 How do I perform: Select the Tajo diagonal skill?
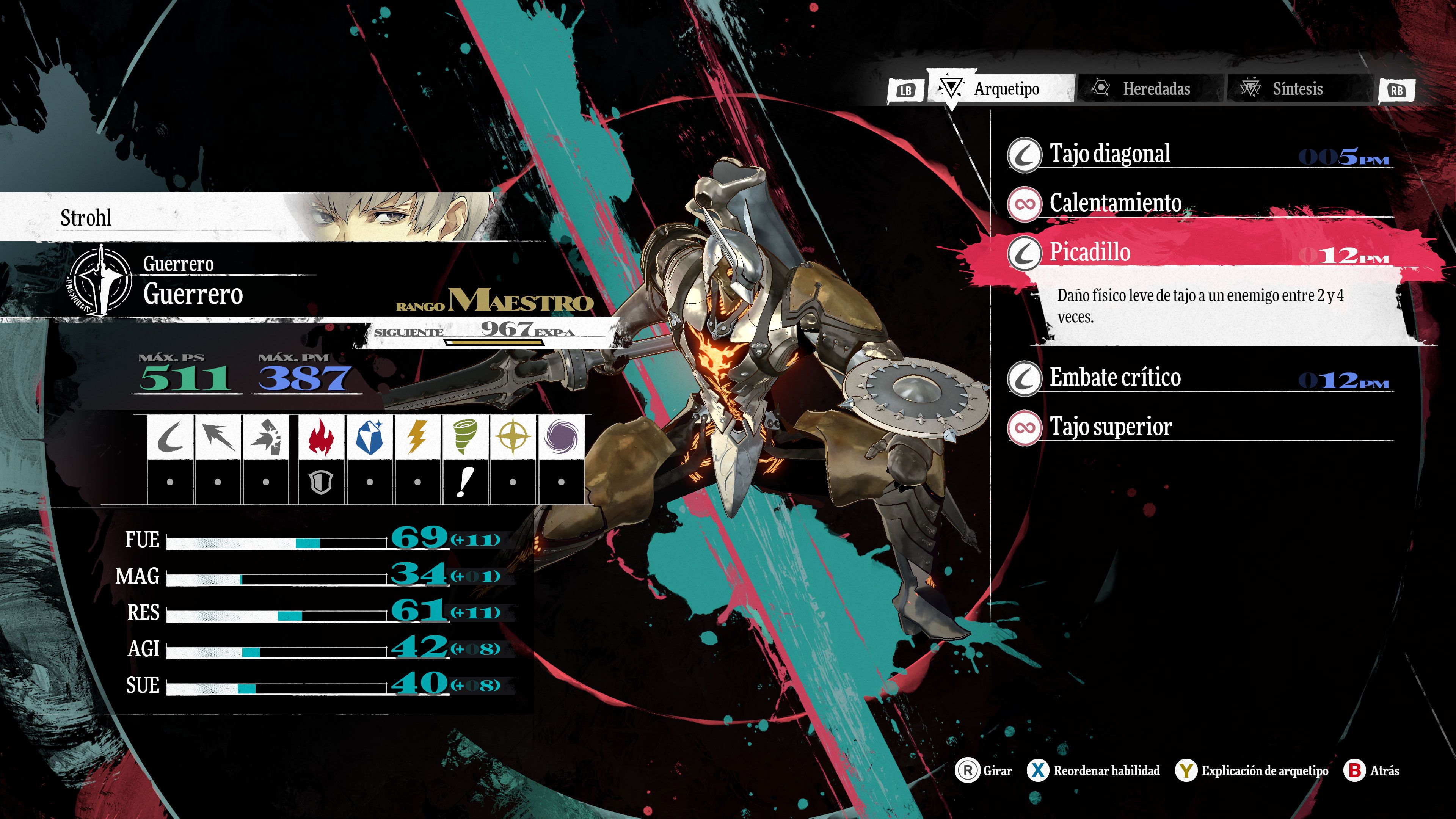[x=1198, y=154]
